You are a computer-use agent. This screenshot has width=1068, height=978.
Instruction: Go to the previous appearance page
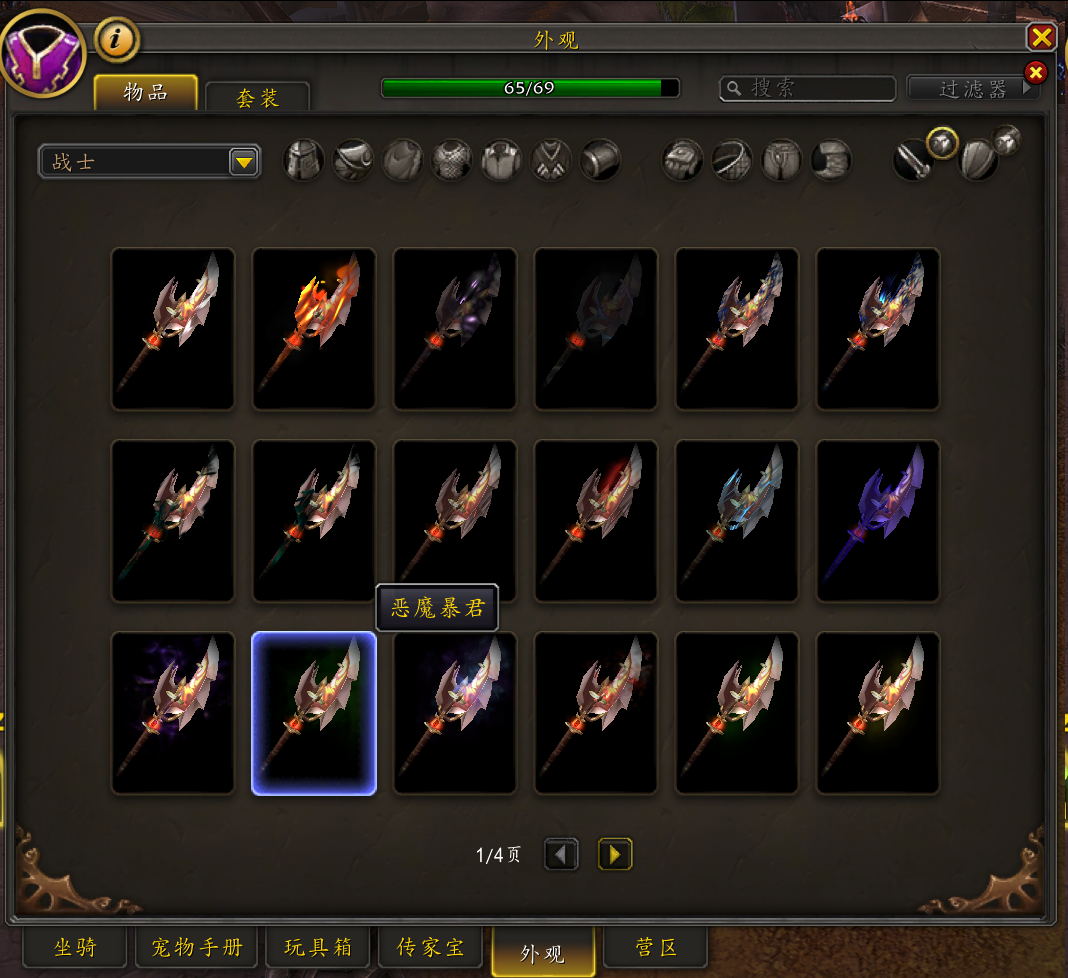pos(561,855)
